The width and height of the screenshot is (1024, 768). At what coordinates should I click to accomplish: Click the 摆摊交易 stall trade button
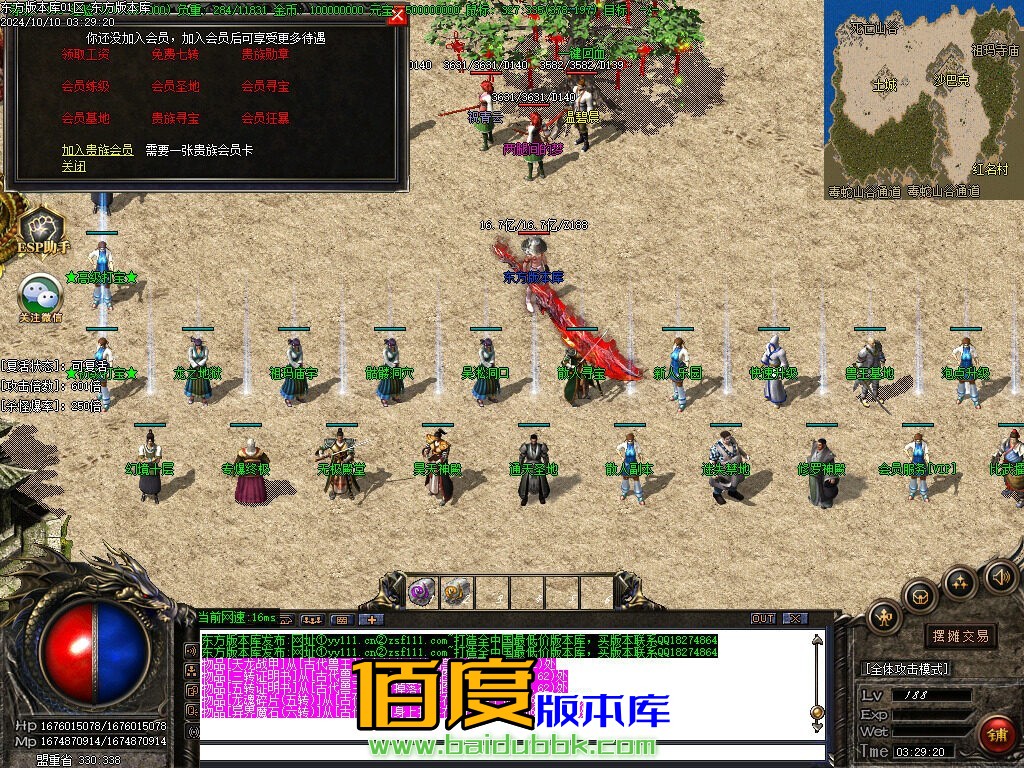coord(960,636)
